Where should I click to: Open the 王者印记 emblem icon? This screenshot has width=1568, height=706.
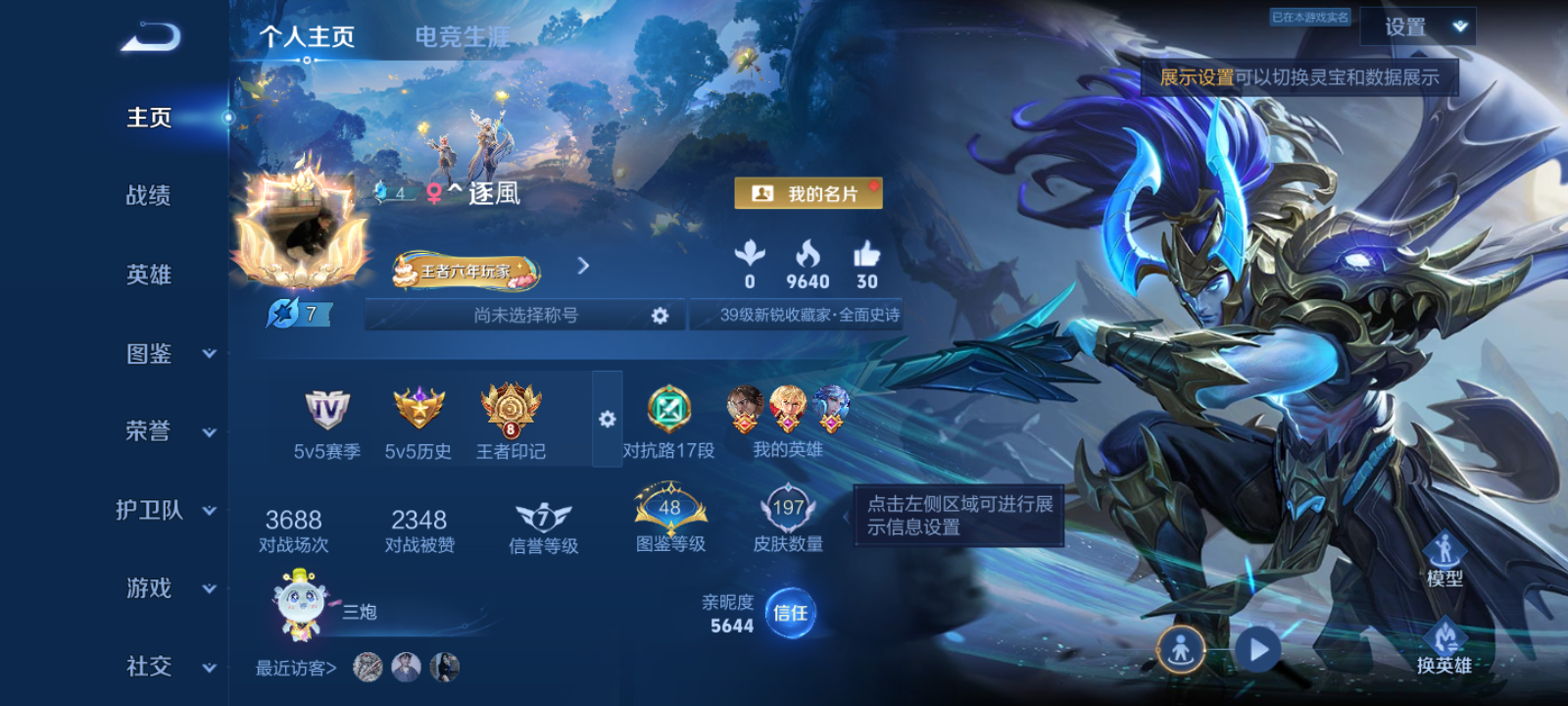click(509, 412)
